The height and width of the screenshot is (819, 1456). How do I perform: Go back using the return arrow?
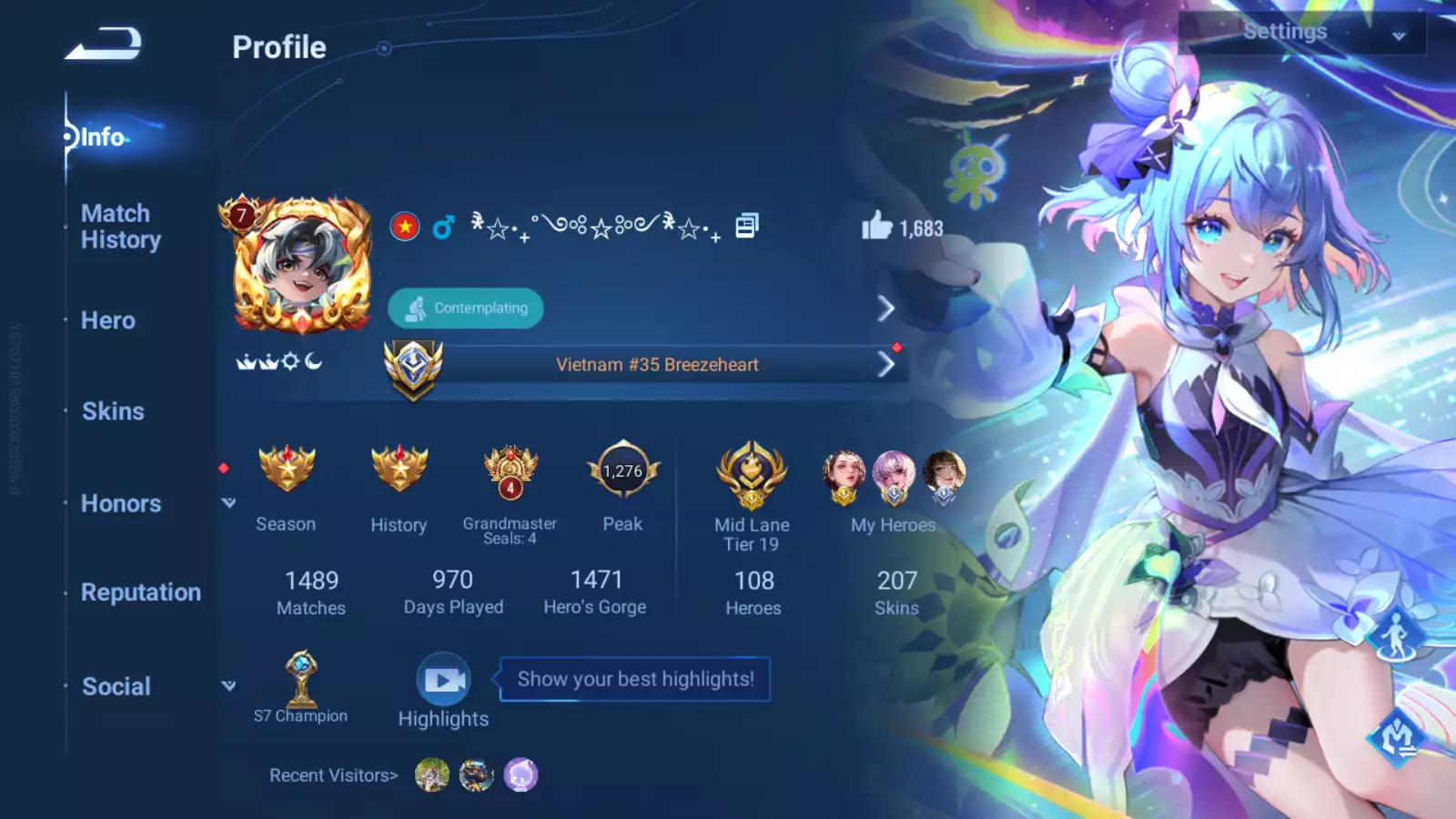coord(103,44)
